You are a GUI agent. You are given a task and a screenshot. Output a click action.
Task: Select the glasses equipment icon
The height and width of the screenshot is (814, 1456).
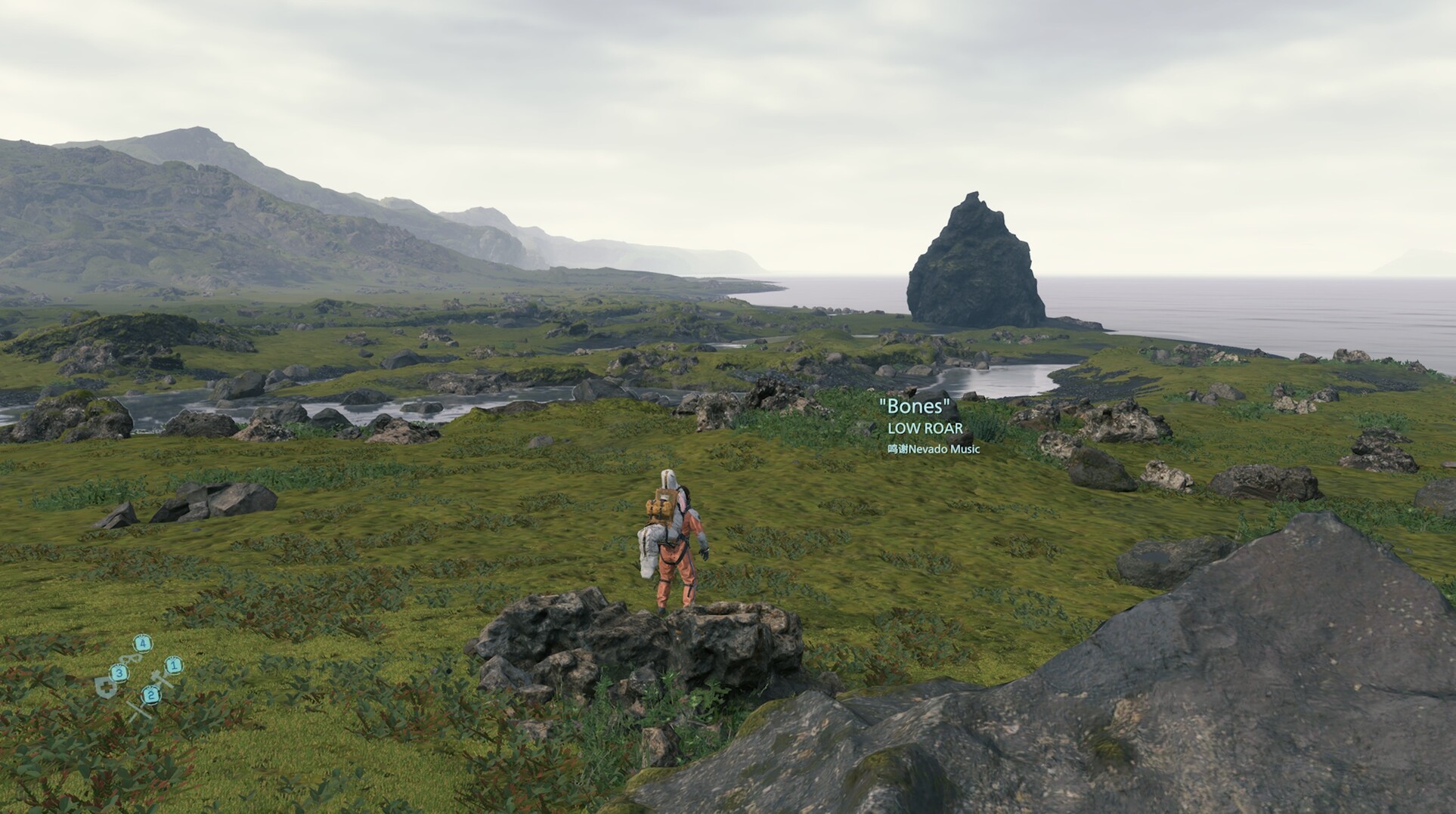click(129, 658)
